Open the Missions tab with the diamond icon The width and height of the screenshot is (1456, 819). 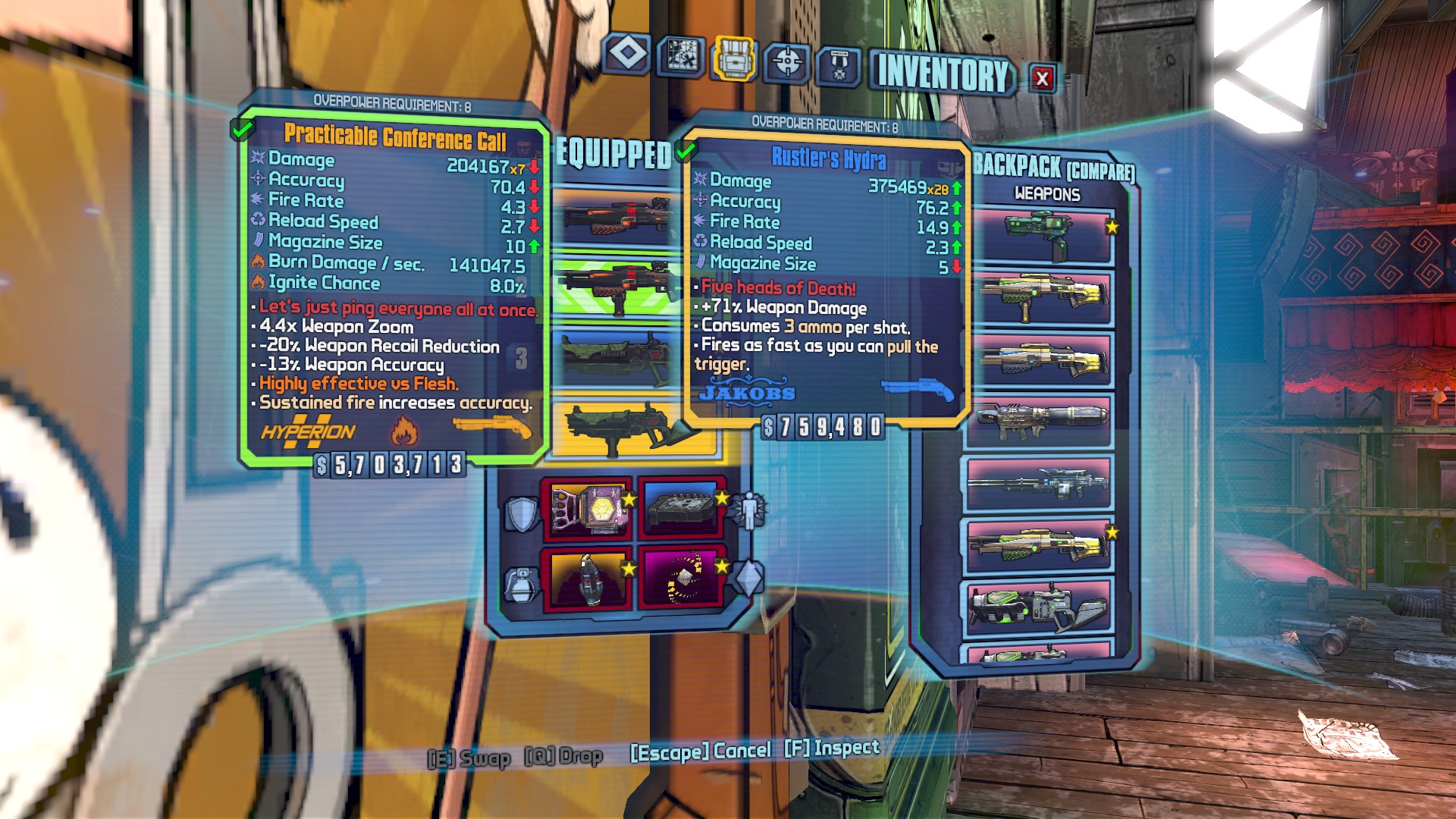pyautogui.click(x=627, y=54)
